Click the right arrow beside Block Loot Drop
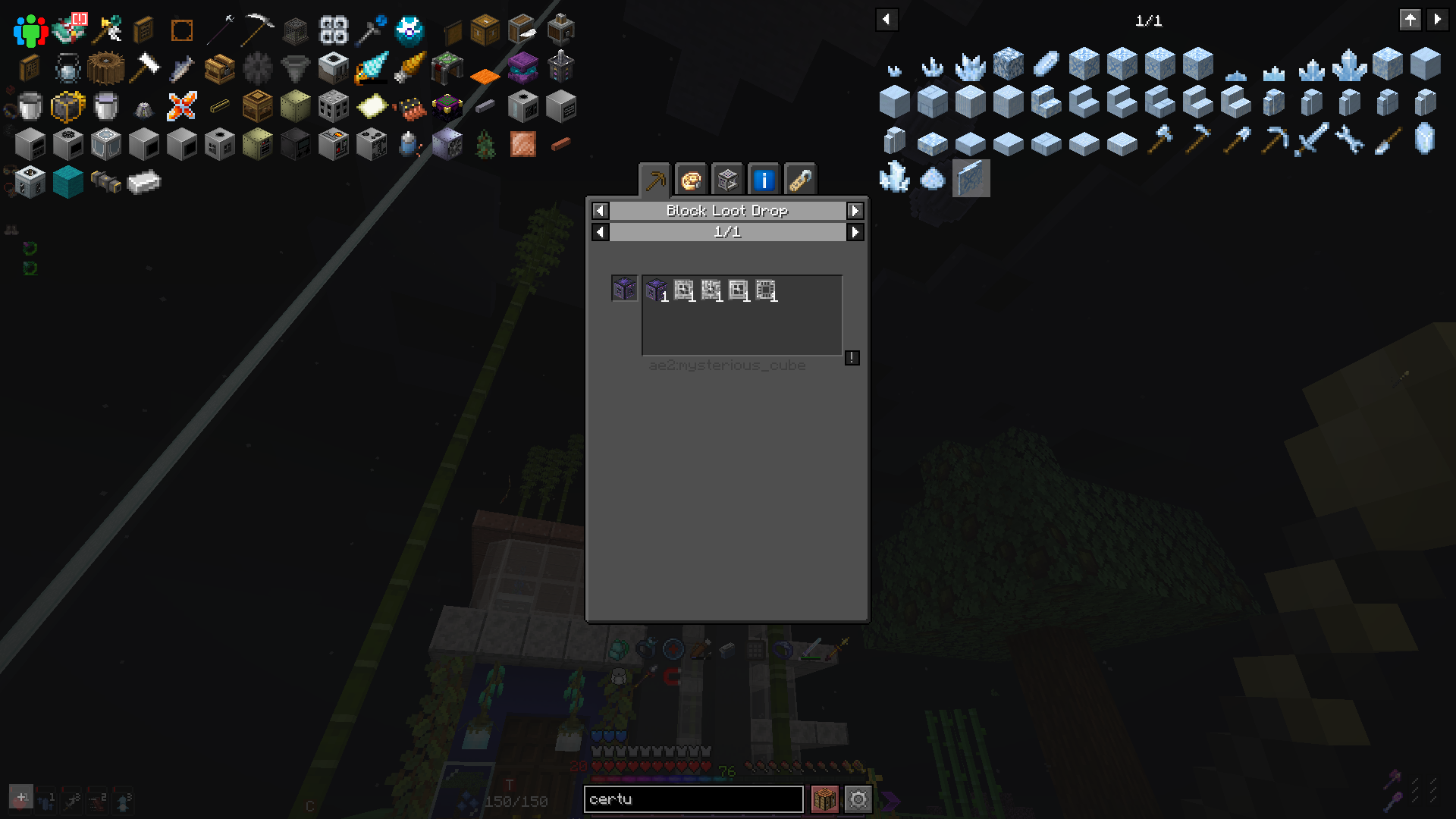 pyautogui.click(x=855, y=211)
